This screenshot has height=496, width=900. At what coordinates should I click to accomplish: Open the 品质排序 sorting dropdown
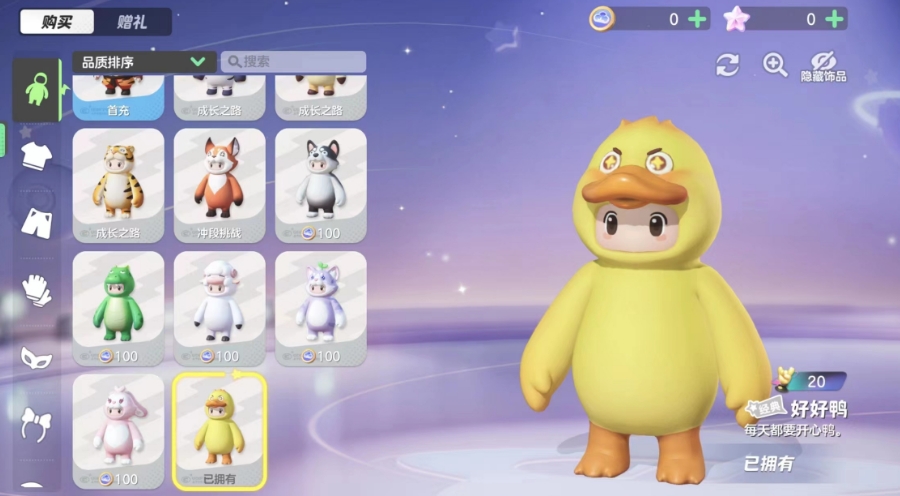[x=143, y=62]
